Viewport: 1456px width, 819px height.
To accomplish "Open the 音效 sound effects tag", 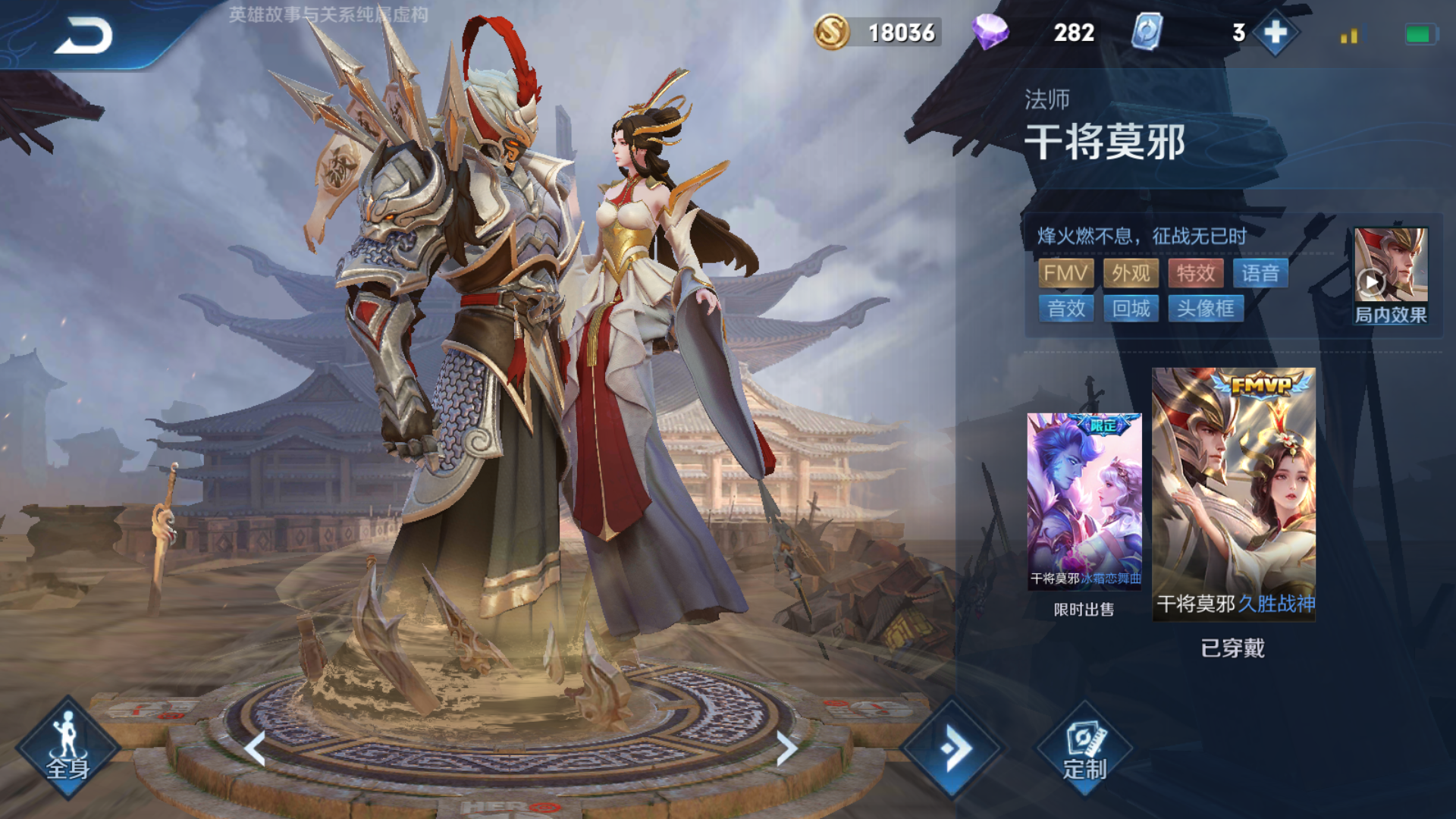I will click(x=1065, y=309).
